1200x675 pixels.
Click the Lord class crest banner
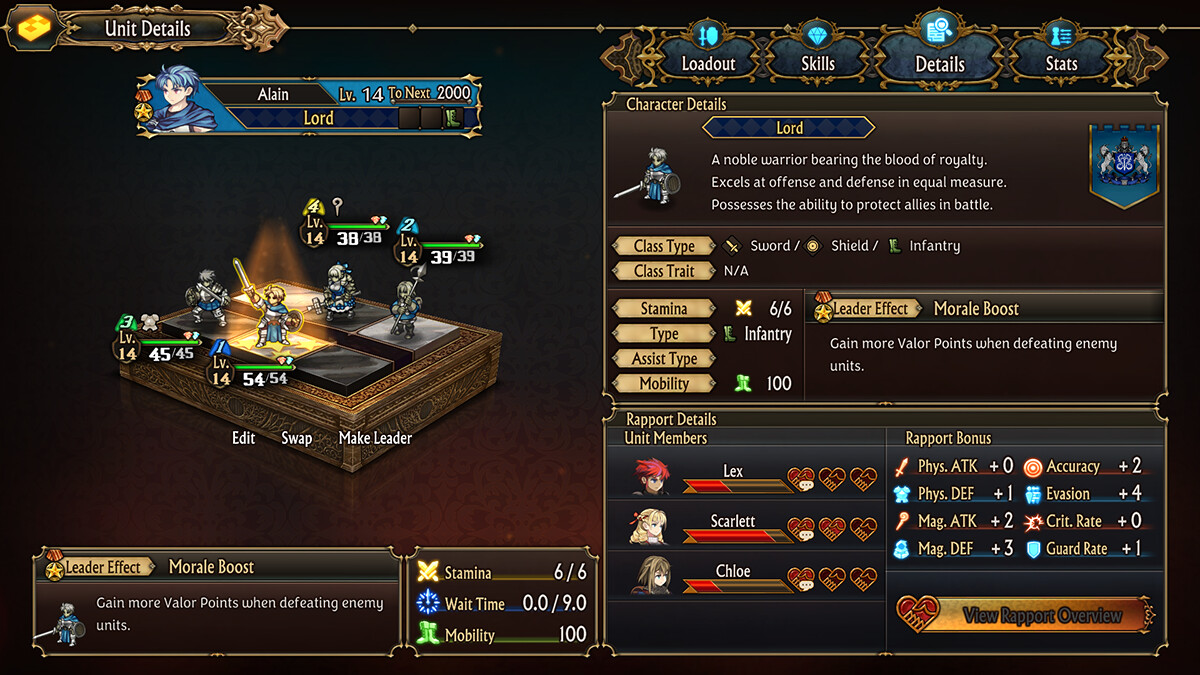(1124, 164)
